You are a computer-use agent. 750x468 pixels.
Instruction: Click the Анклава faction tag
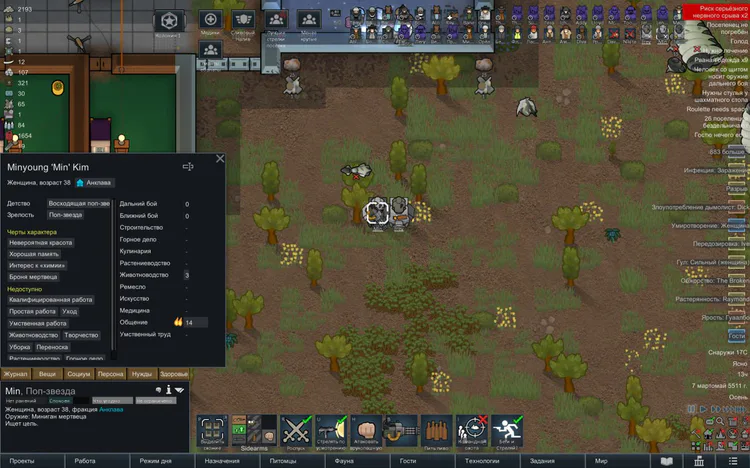coord(93,183)
